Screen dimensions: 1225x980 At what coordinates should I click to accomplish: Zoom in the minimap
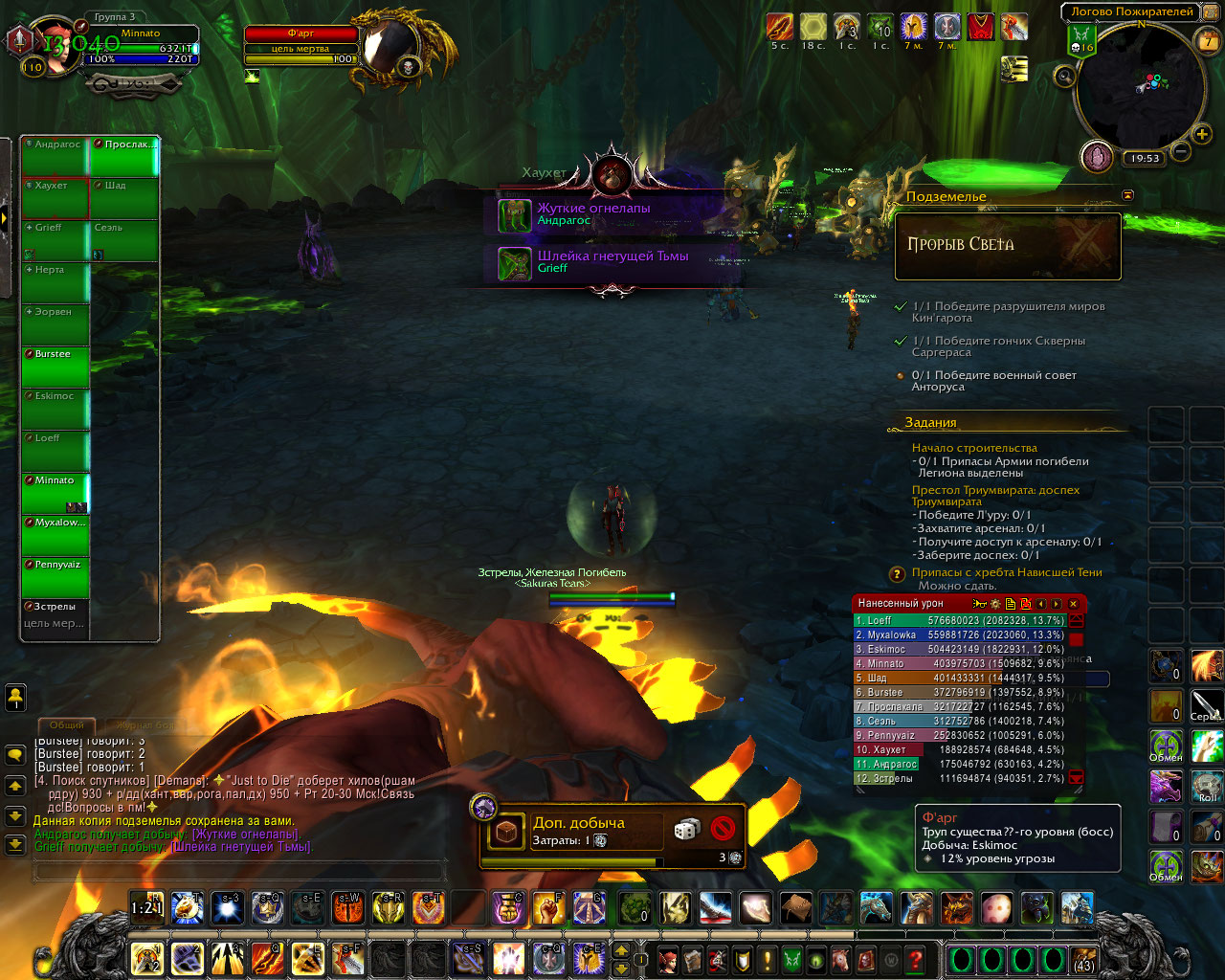[1203, 135]
